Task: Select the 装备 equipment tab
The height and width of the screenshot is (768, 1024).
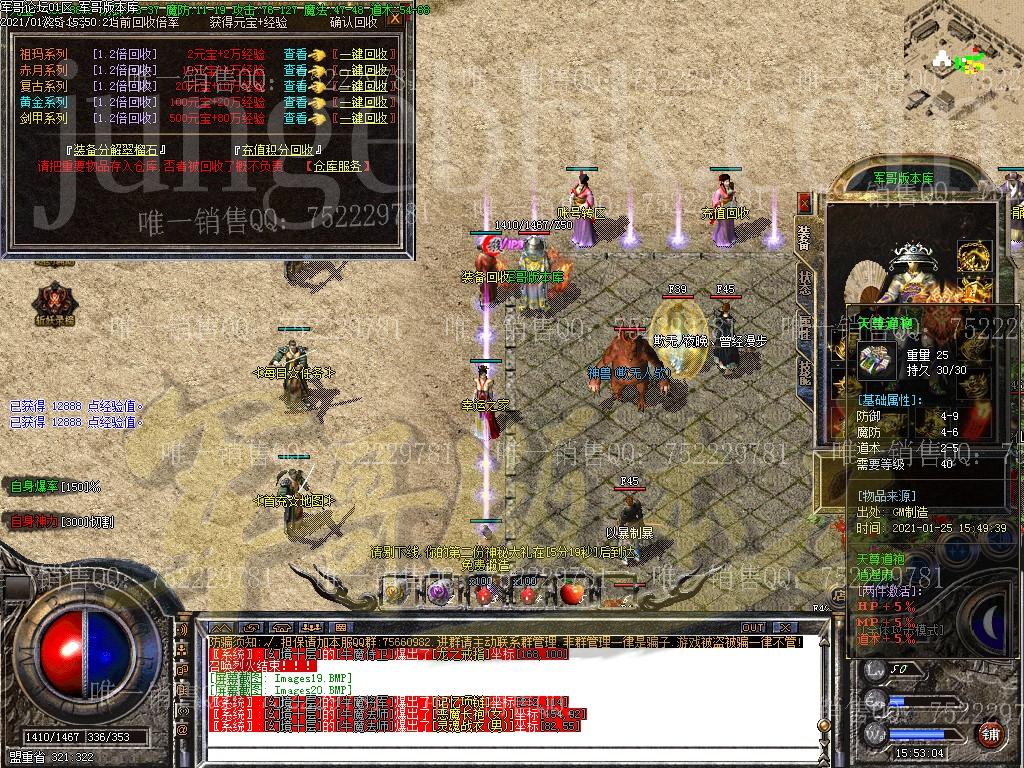Action: (x=805, y=235)
